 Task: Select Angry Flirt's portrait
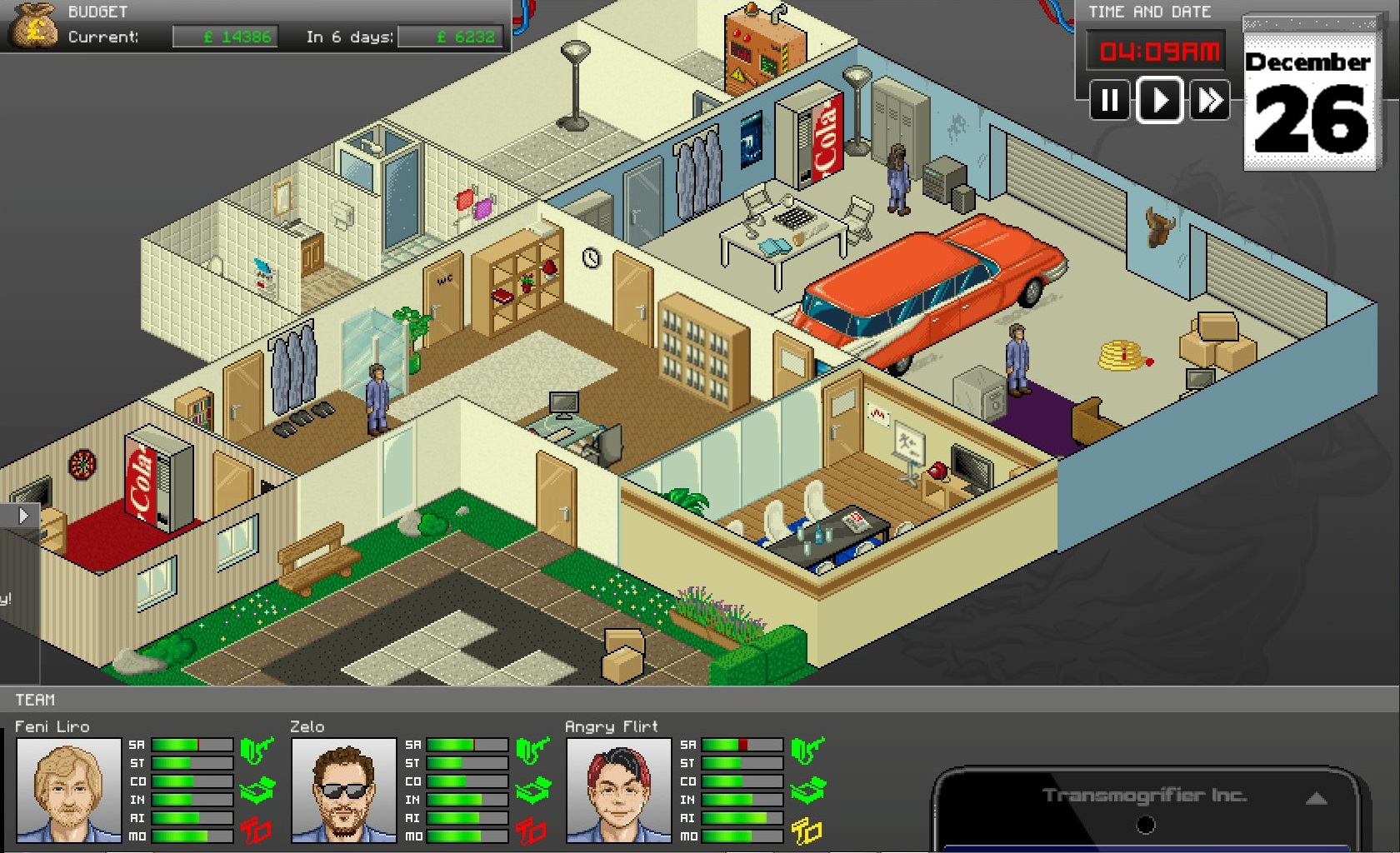pos(618,789)
